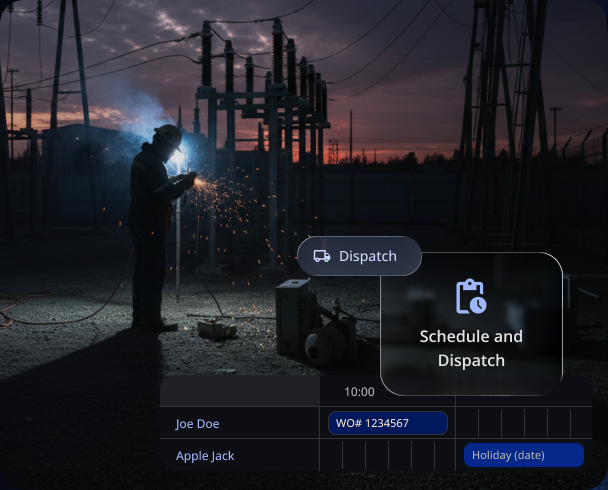Choose the Apple Jack schedule row

pos(205,455)
